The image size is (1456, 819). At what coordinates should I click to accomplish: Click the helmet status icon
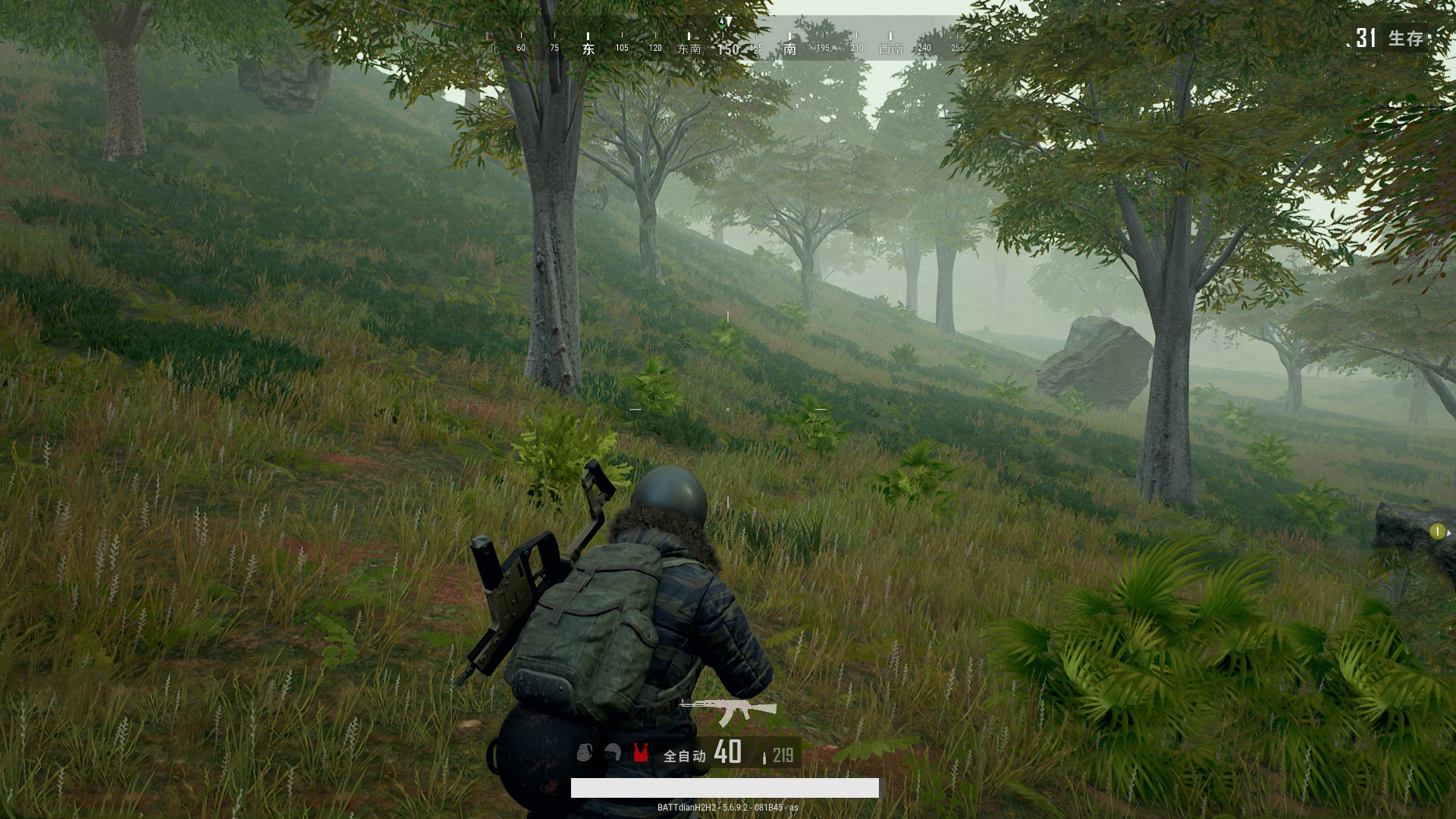tap(613, 752)
